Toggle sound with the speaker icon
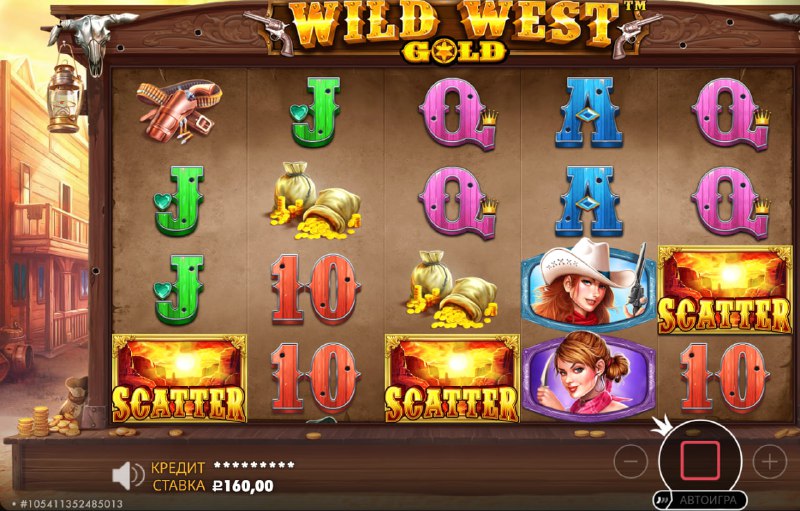Screen dimensions: 800x511 pos(127,475)
